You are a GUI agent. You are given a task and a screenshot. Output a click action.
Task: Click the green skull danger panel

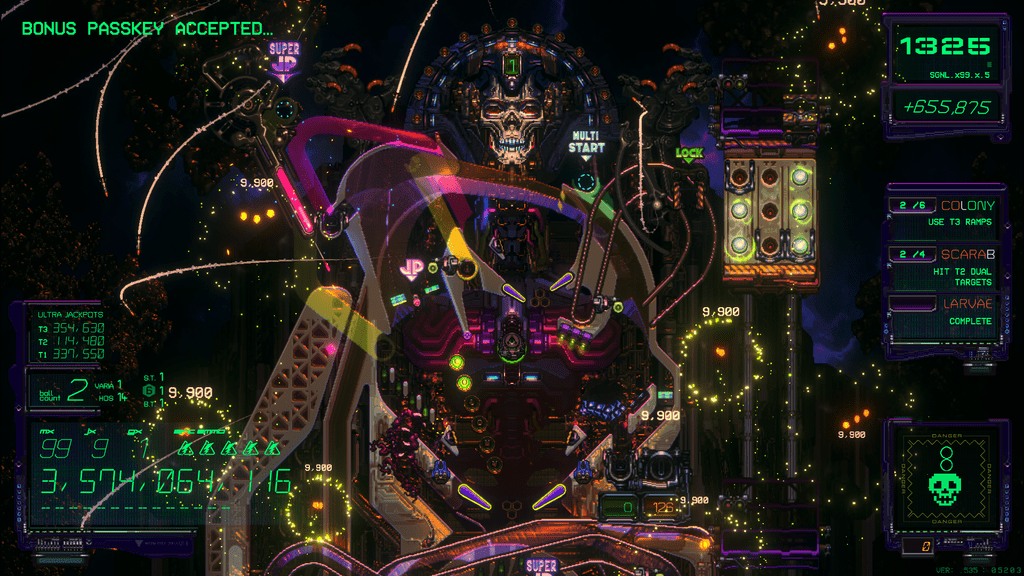[943, 478]
